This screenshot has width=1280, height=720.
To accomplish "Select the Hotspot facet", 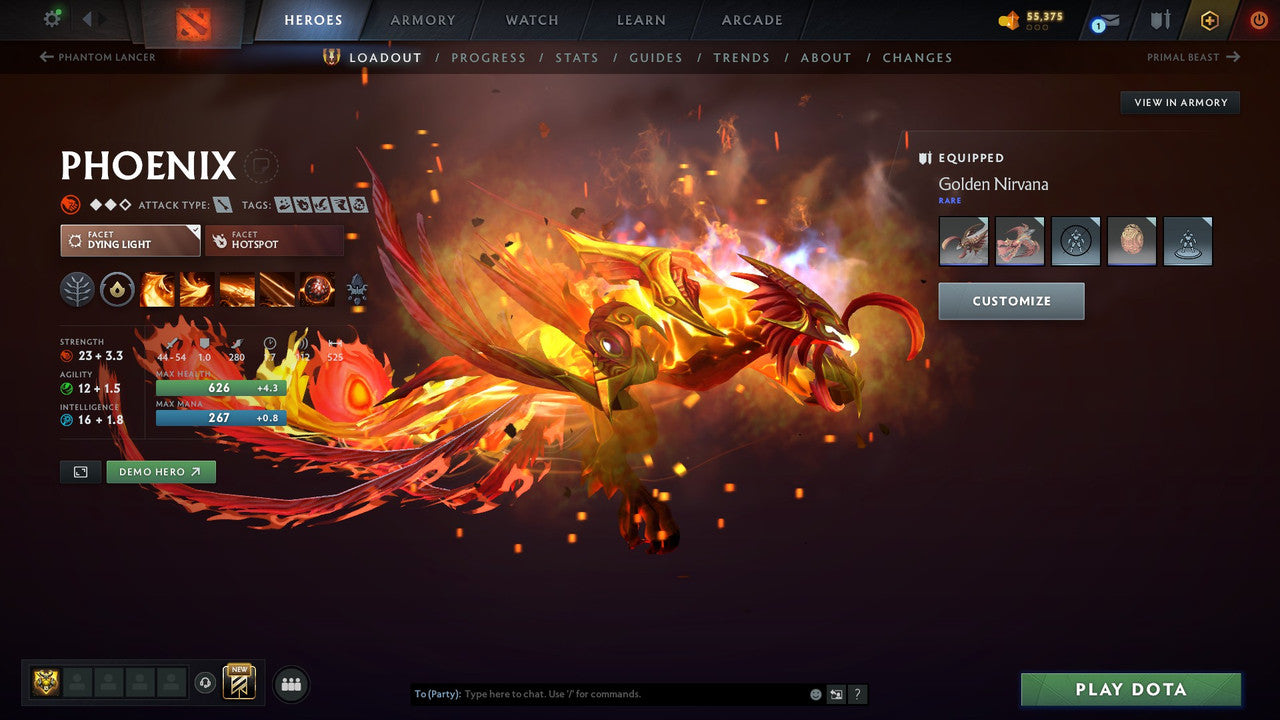I will (274, 240).
